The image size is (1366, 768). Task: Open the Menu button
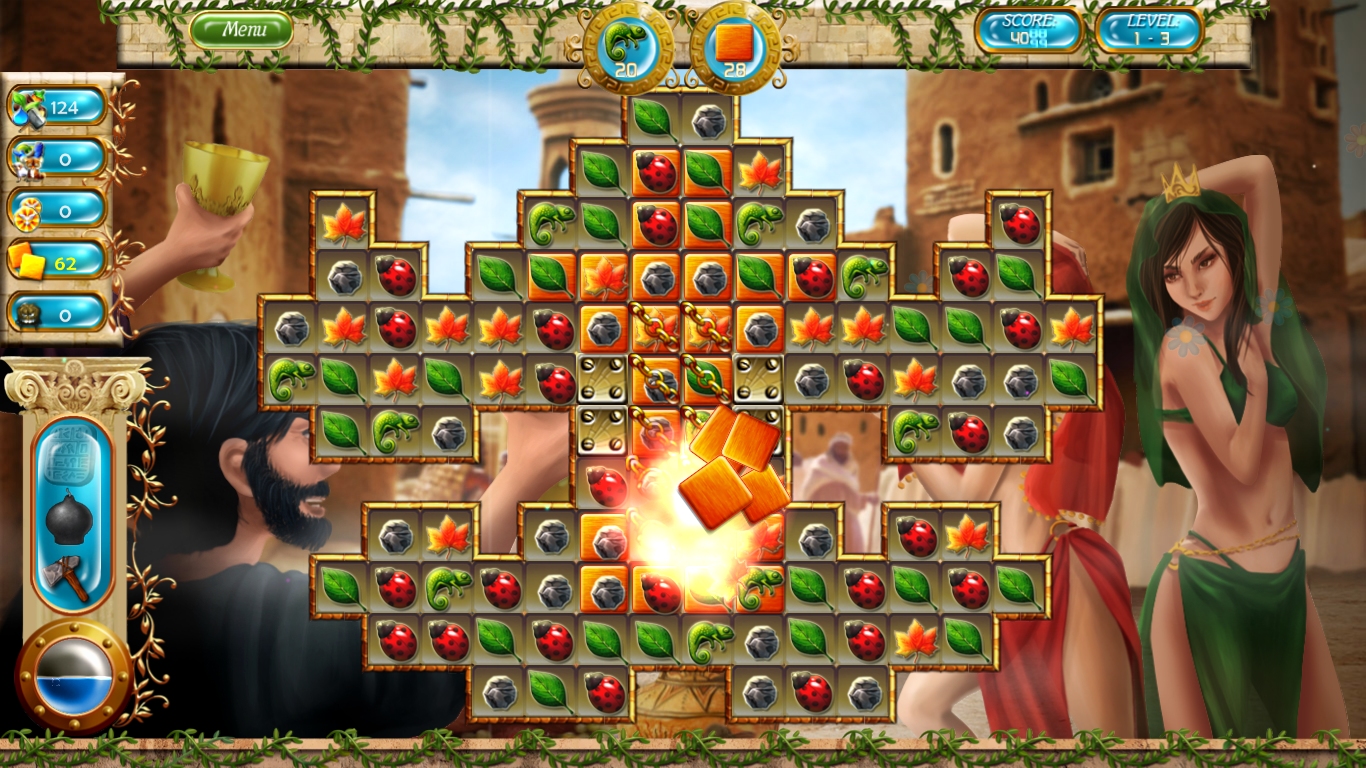coord(243,29)
